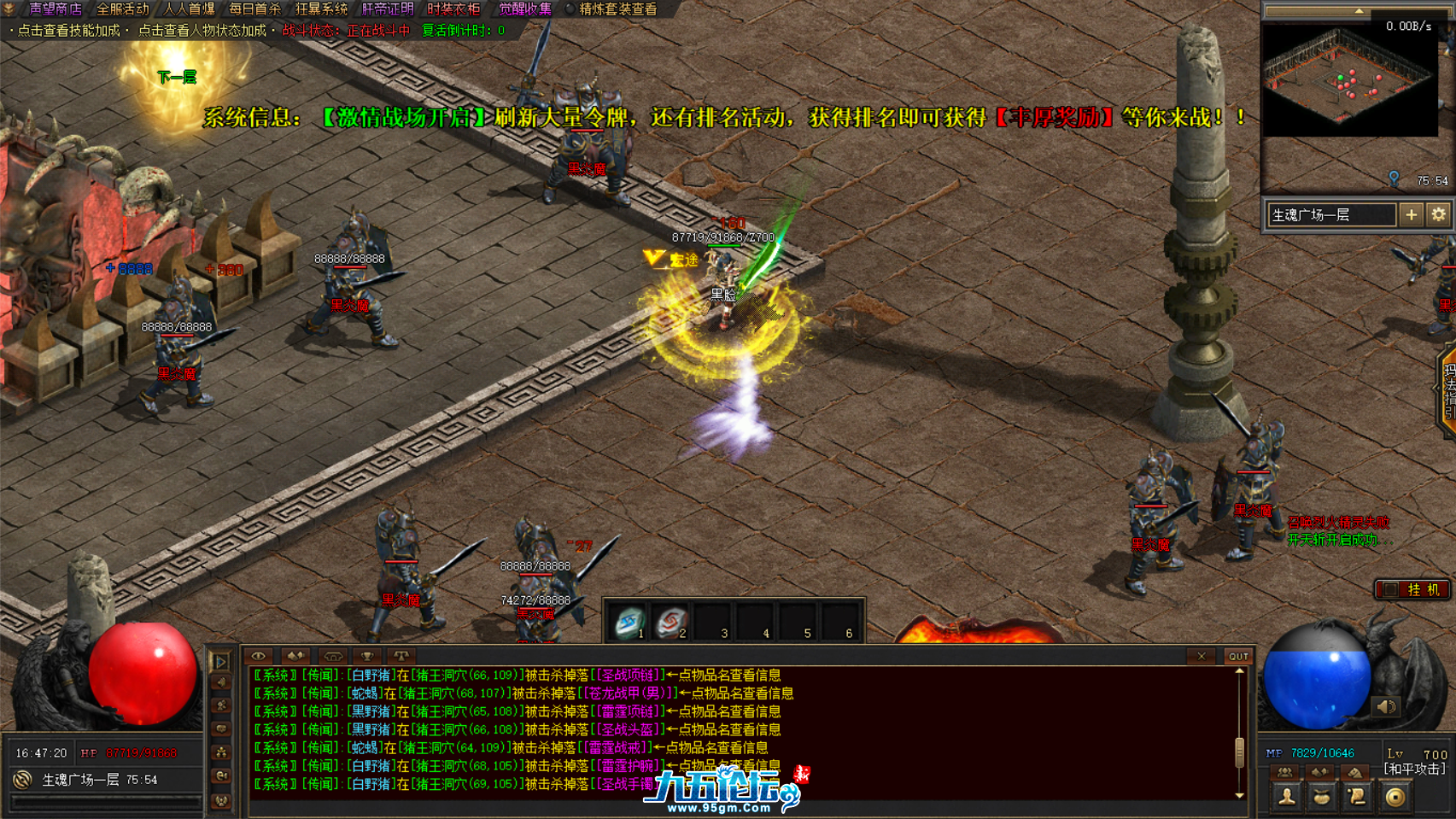This screenshot has height=819, width=1456.
Task: Open the character panel icon
Action: 1286,799
